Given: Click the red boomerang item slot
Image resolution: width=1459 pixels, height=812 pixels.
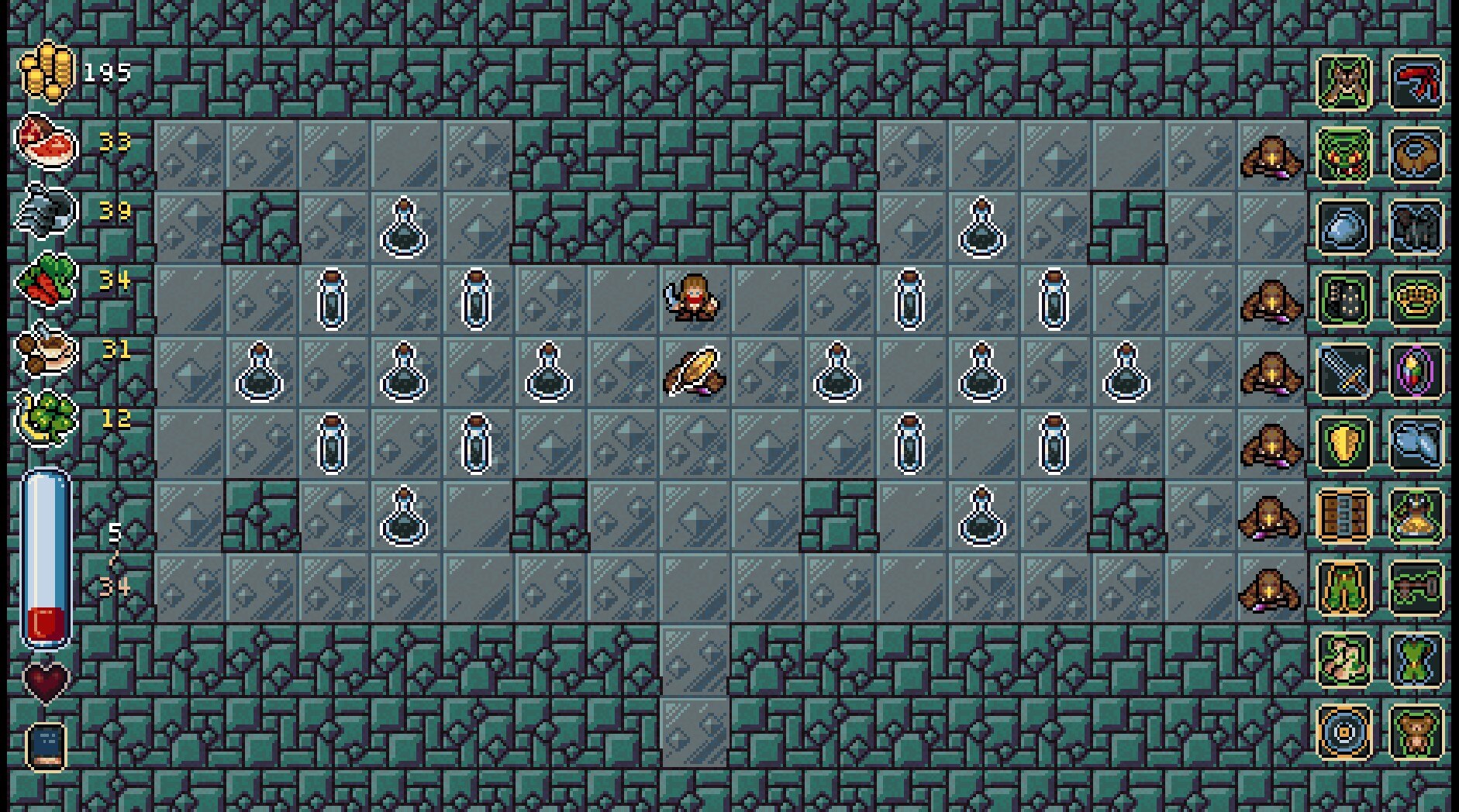Looking at the screenshot, I should click(1416, 83).
